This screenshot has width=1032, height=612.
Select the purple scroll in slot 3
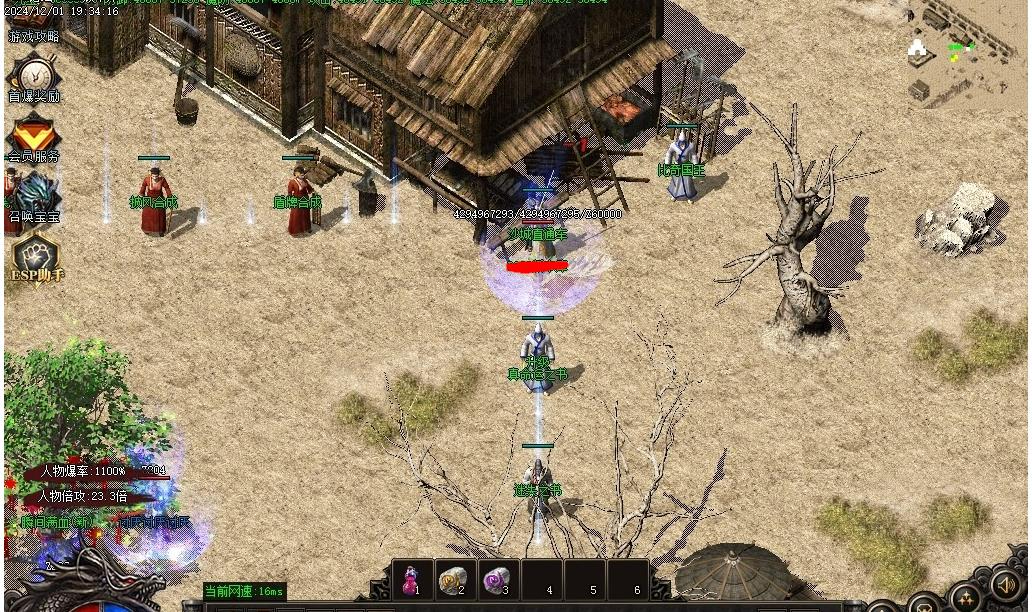(x=497, y=579)
